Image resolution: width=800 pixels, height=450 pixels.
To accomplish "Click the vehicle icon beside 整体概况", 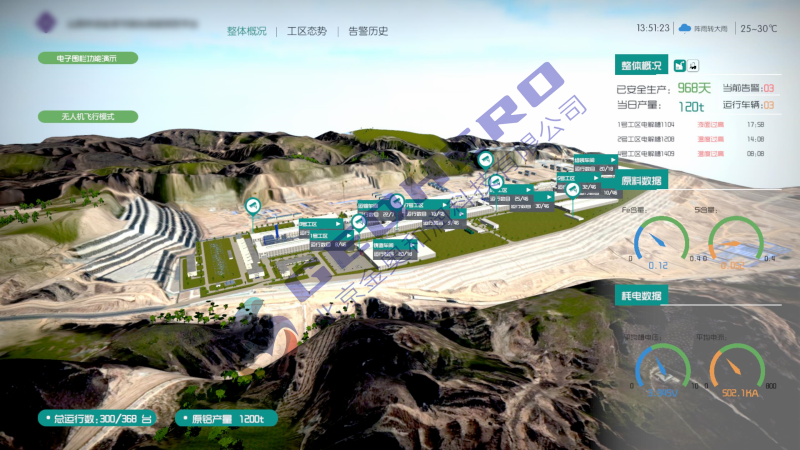I will pyautogui.click(x=693, y=66).
